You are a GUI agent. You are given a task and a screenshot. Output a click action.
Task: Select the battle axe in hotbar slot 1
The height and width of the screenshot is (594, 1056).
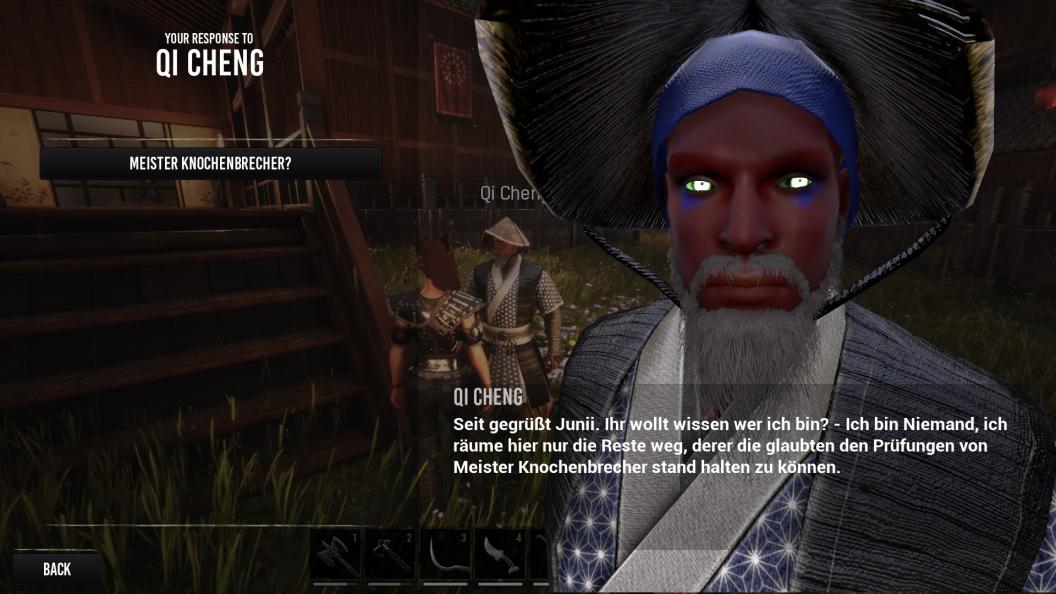coord(335,555)
